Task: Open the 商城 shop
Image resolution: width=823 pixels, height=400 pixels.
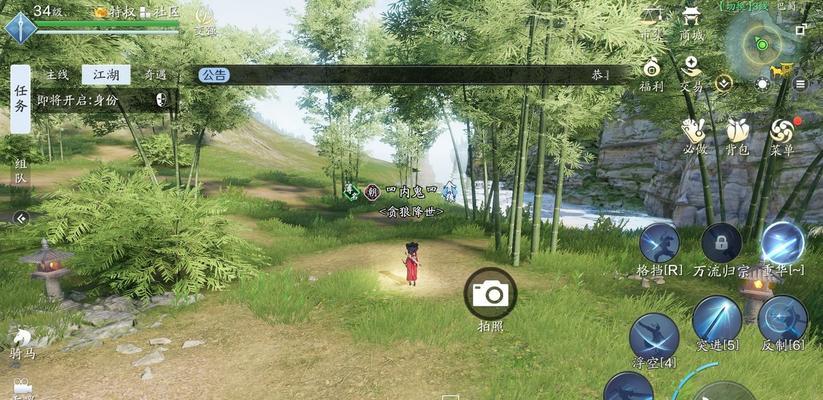Action: tap(691, 20)
